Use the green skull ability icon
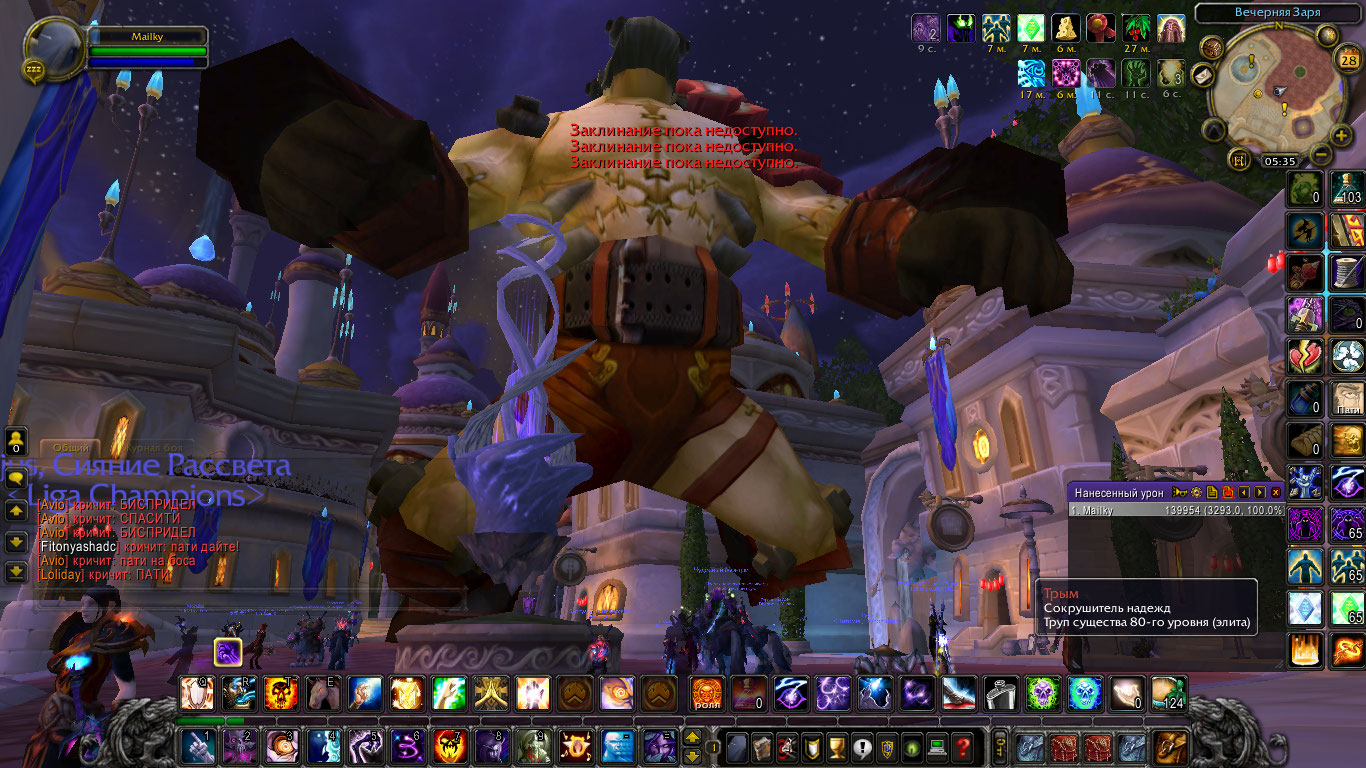This screenshot has height=768, width=1366. coord(1041,693)
